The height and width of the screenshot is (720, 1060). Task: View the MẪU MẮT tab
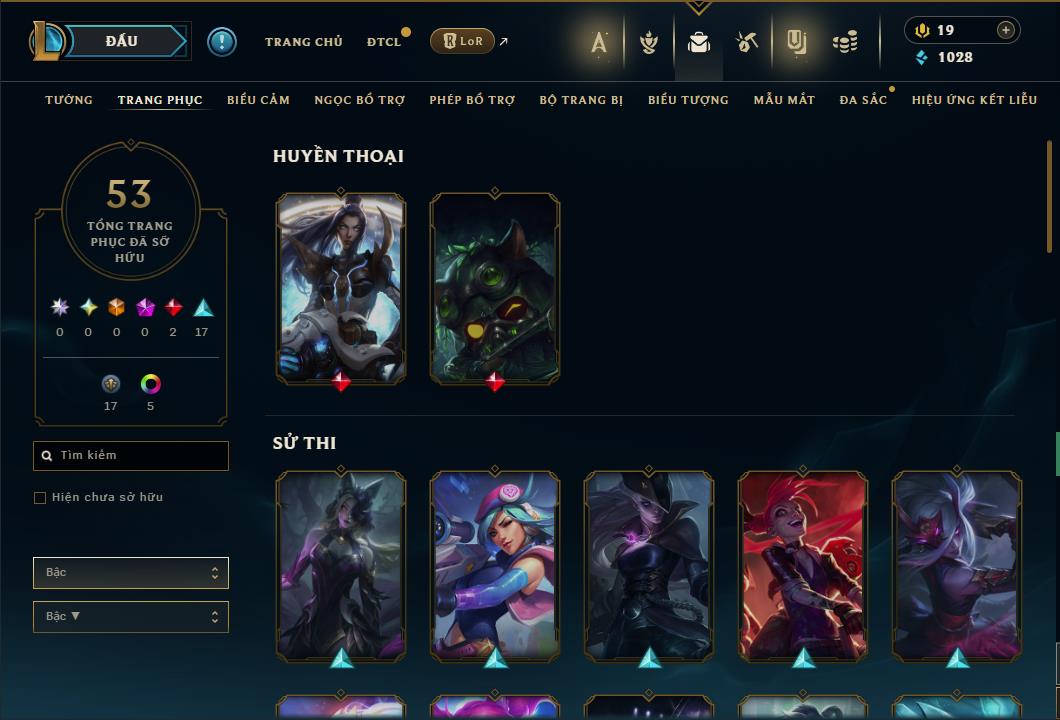coord(784,100)
